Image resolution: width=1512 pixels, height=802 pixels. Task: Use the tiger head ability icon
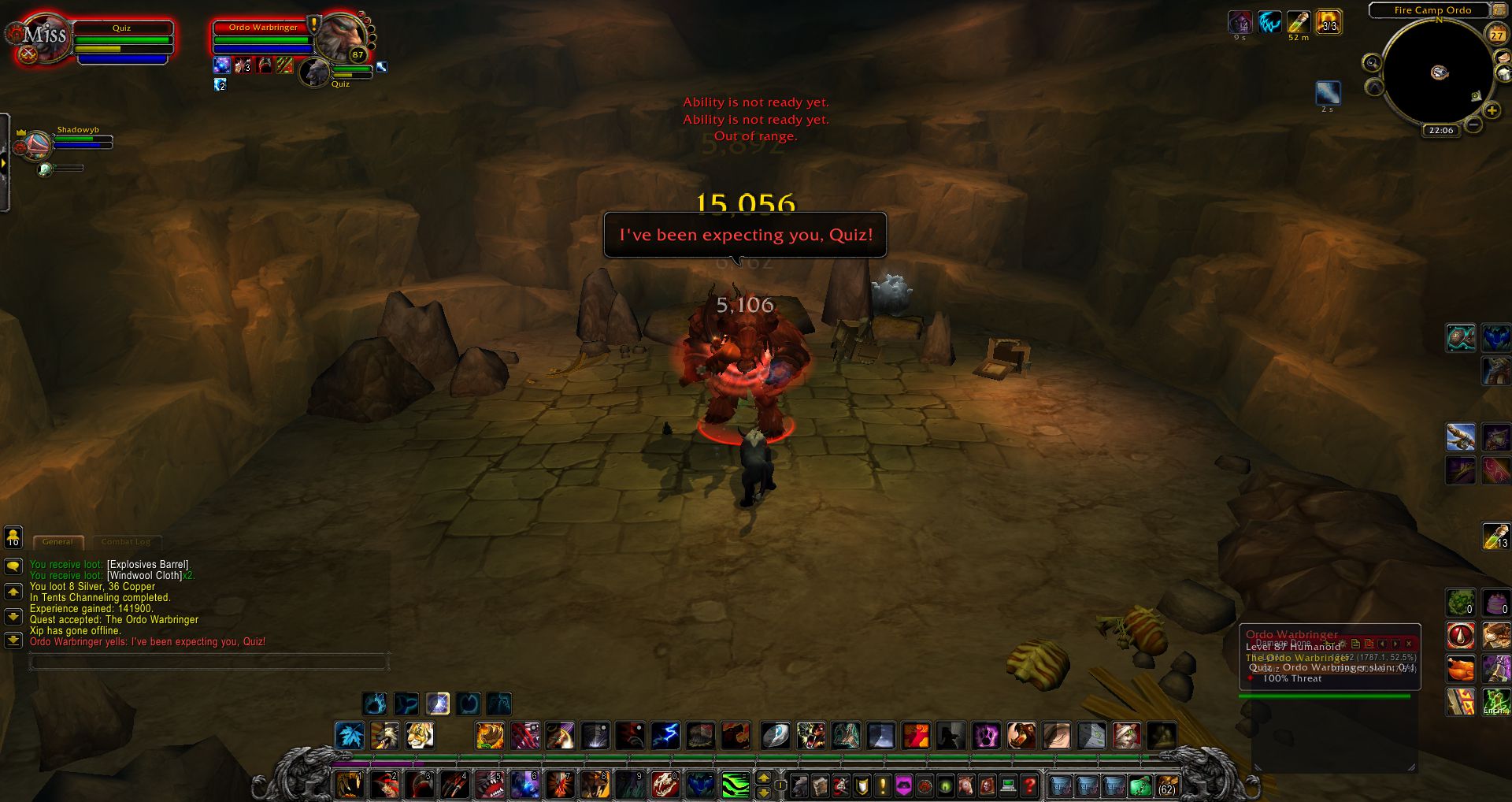click(x=421, y=736)
